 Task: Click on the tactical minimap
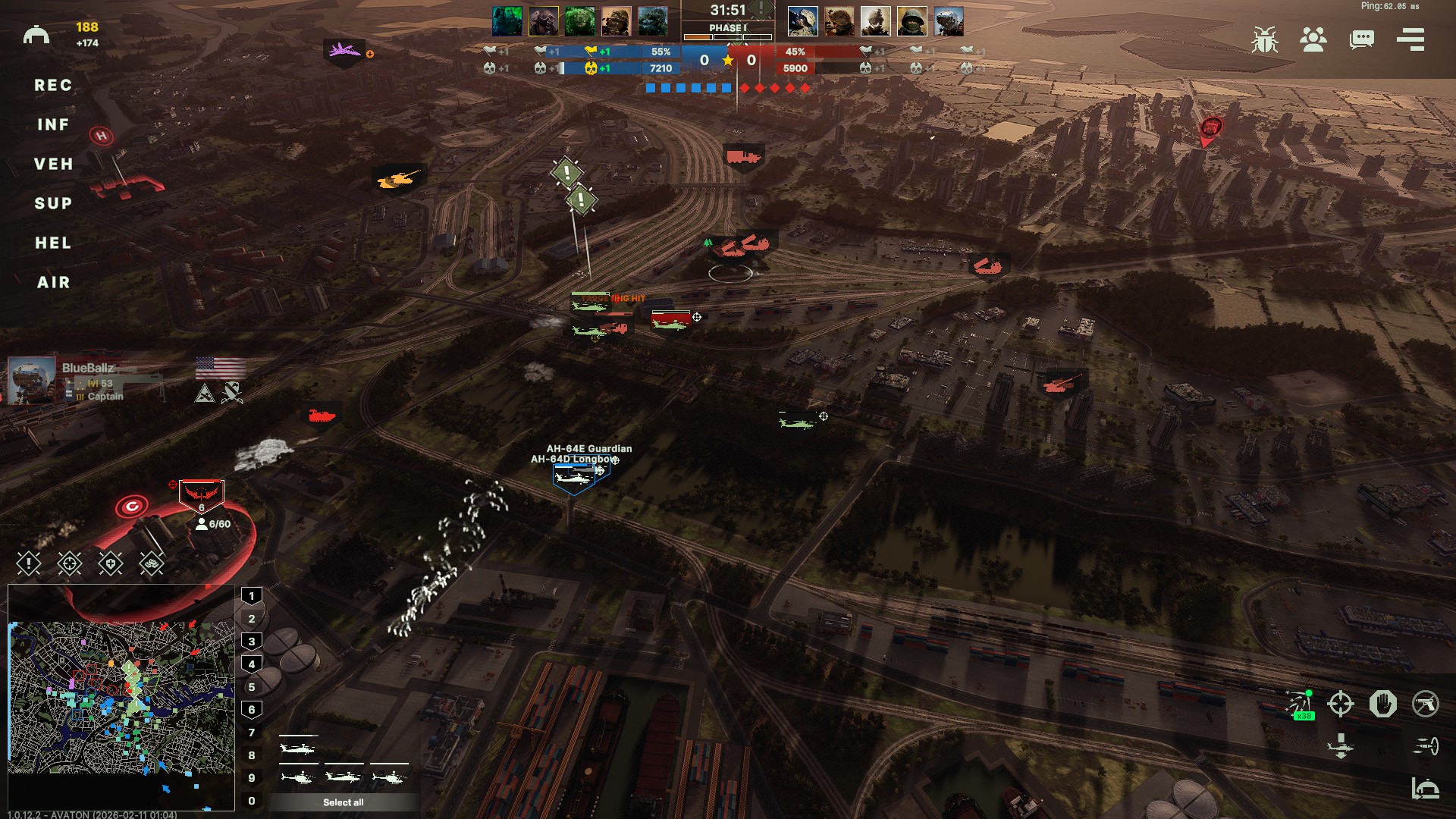point(121,698)
